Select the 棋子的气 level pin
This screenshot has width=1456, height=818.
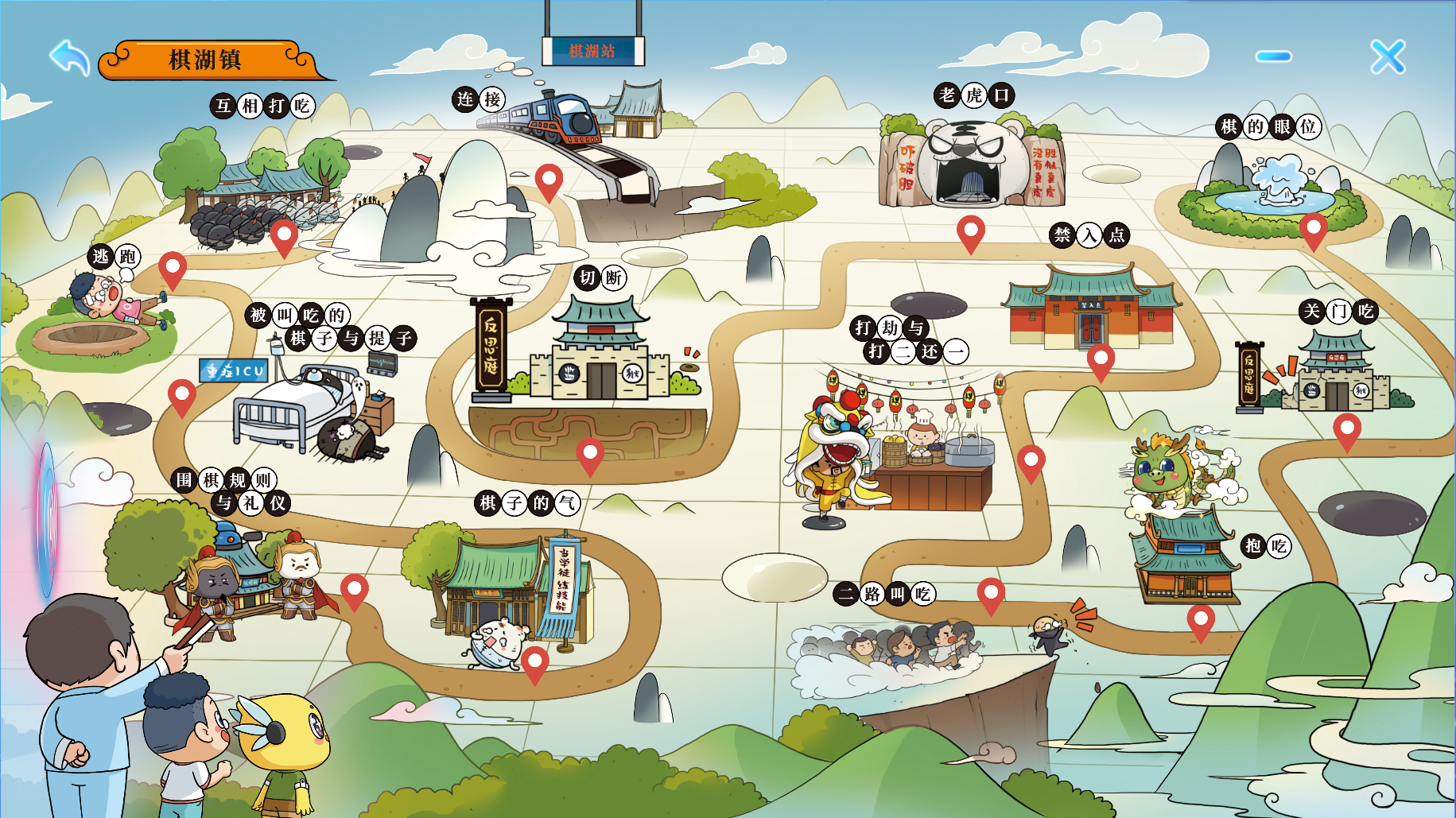pyautogui.click(x=535, y=661)
